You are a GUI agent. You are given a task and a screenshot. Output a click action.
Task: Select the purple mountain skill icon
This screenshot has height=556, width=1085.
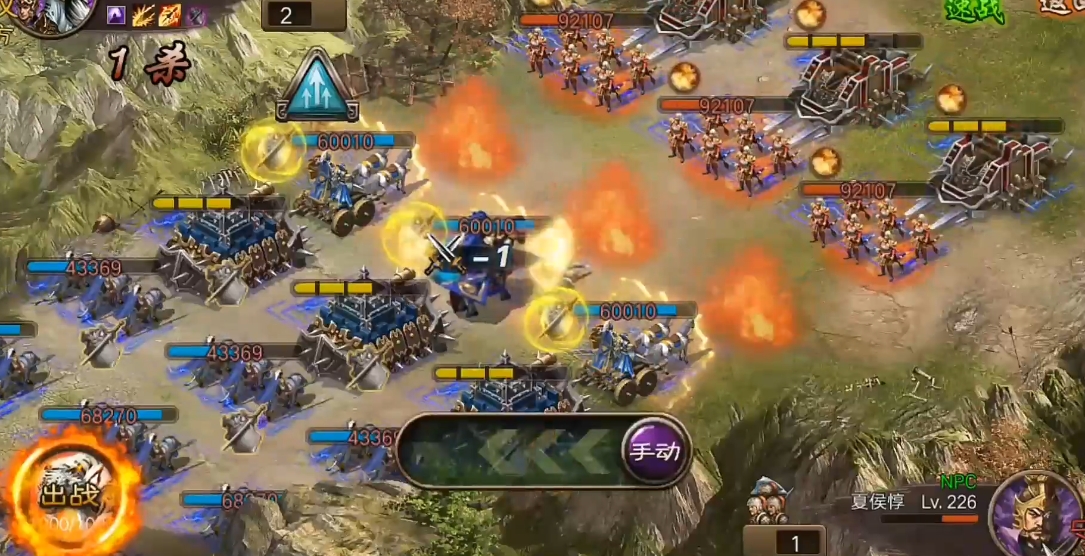116,15
